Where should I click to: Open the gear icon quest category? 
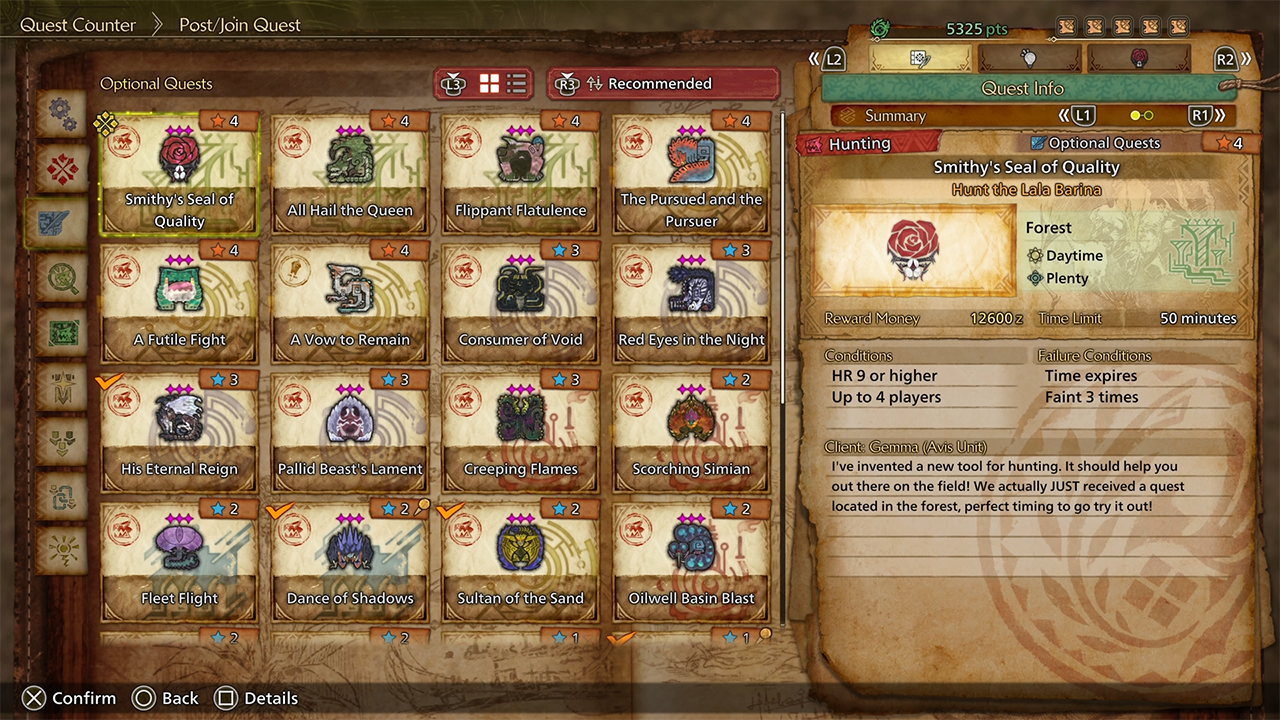(x=62, y=113)
